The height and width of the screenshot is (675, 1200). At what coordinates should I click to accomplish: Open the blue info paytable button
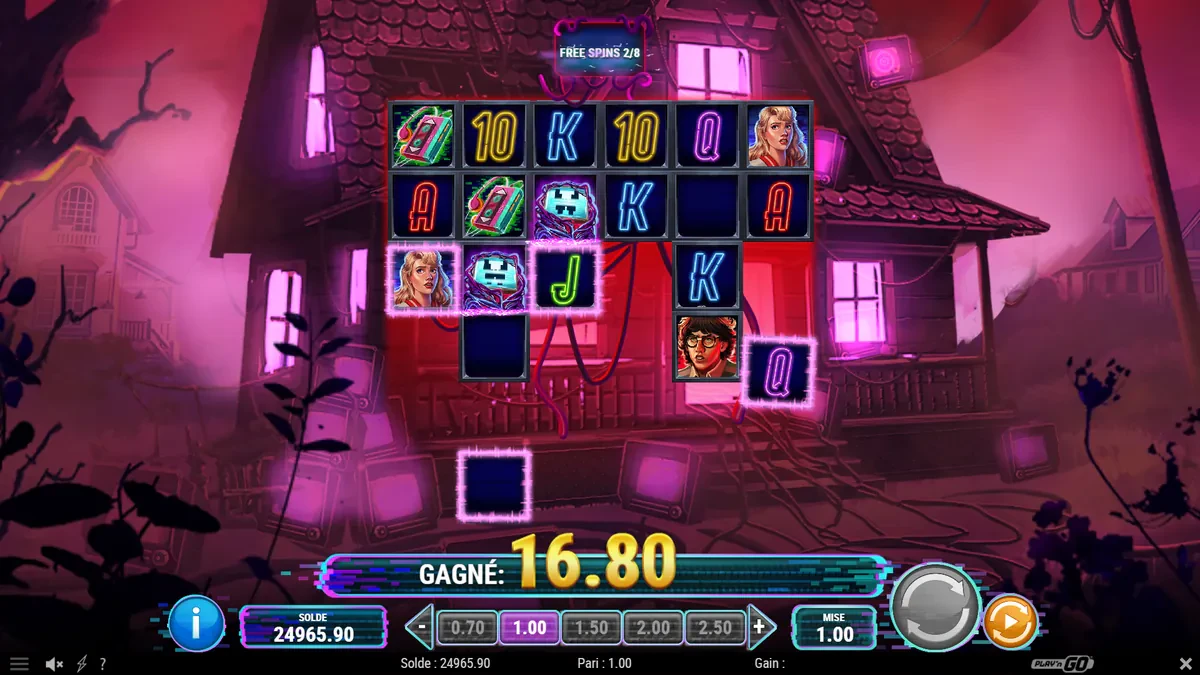tap(196, 623)
